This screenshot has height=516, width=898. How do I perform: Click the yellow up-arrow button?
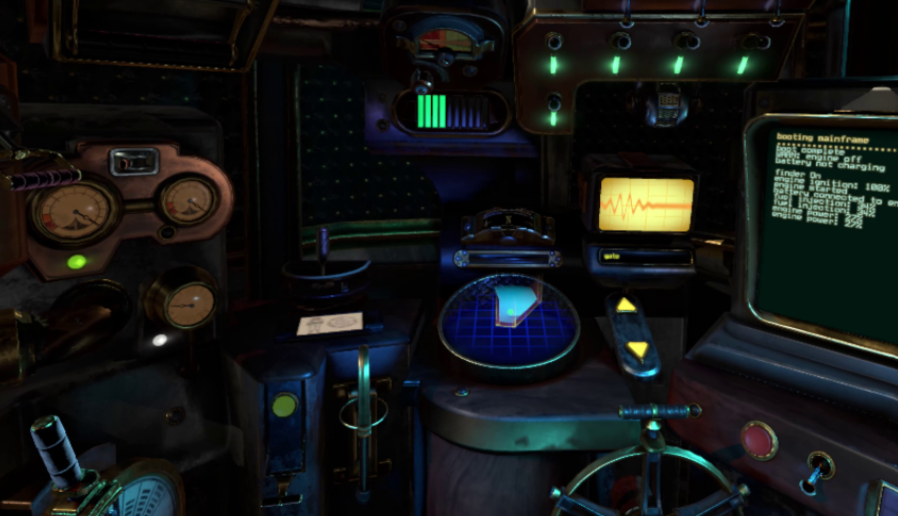click(x=626, y=305)
